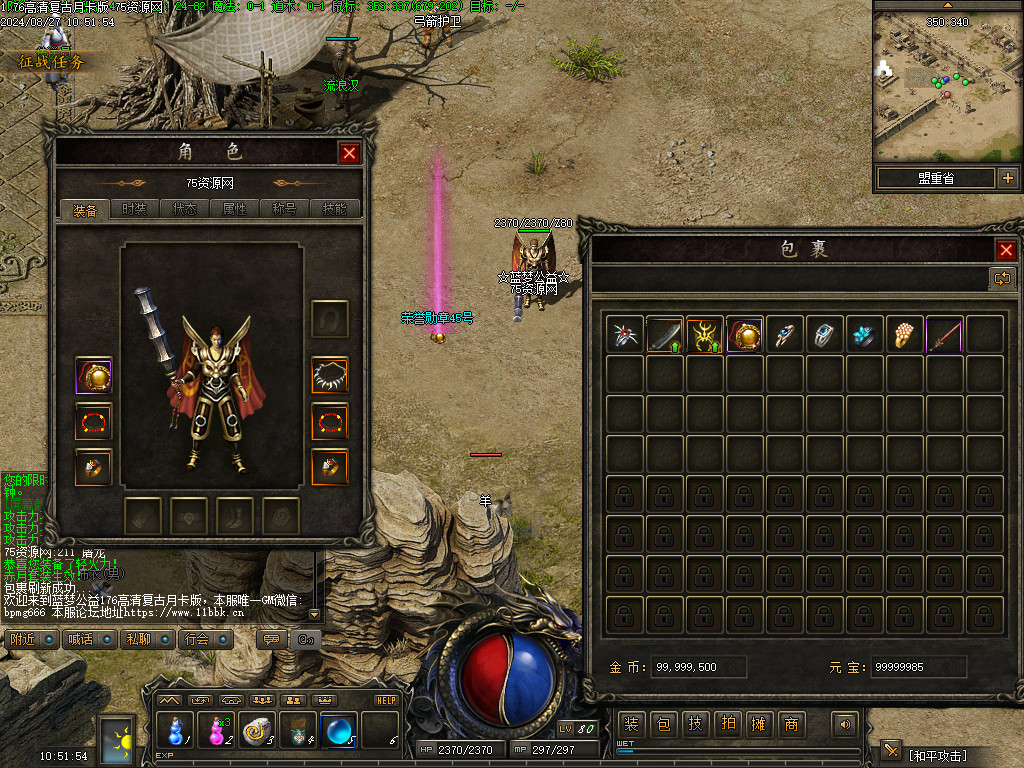Open the 技 skills menu button
The width and height of the screenshot is (1024, 768).
click(x=695, y=724)
